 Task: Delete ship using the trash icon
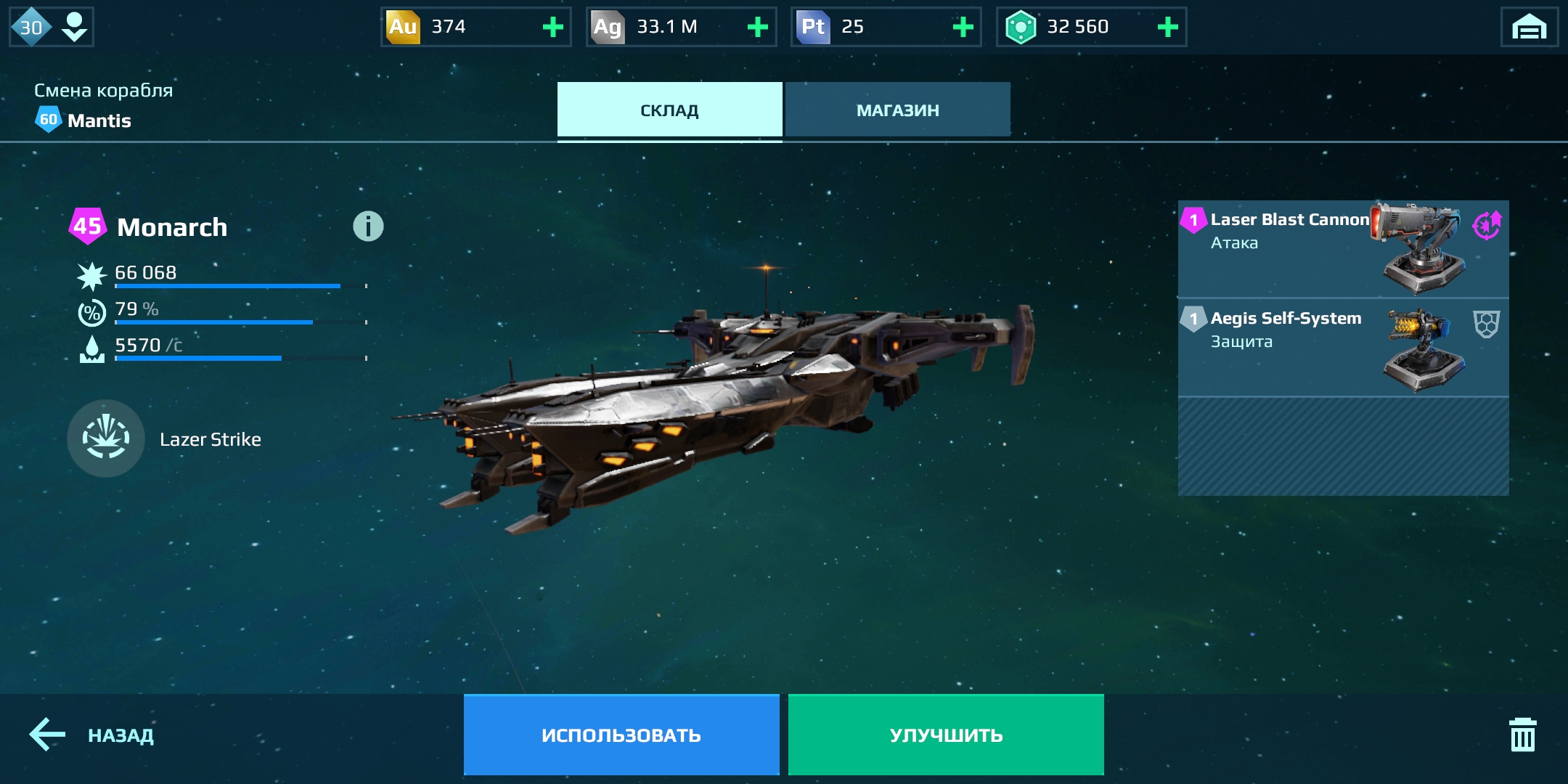coord(1522,735)
